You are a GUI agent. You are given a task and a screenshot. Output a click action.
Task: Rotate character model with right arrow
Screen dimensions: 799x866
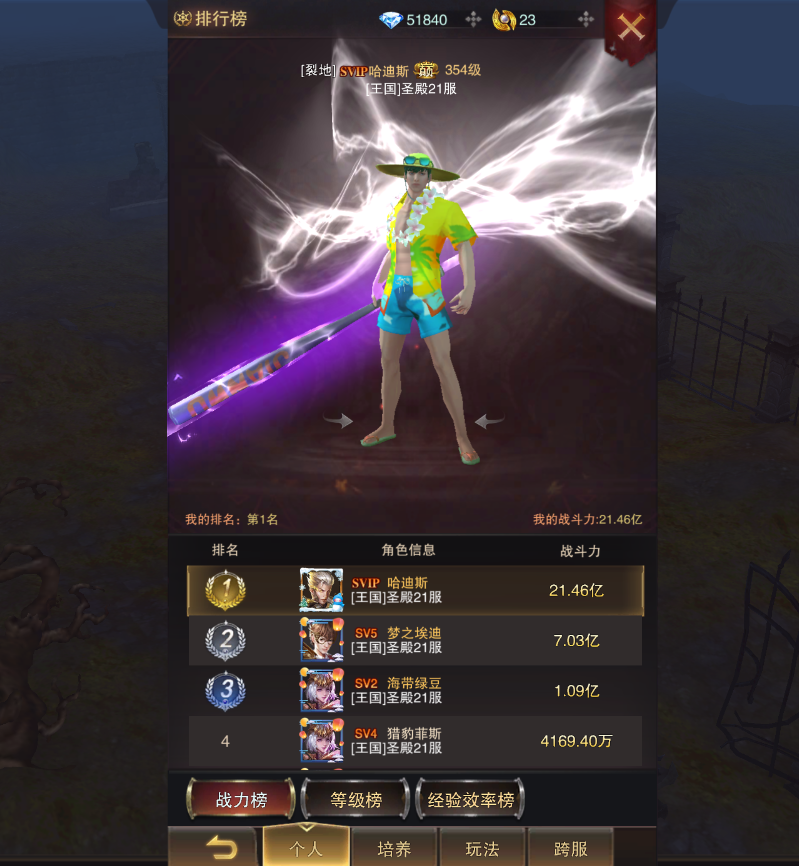point(488,421)
